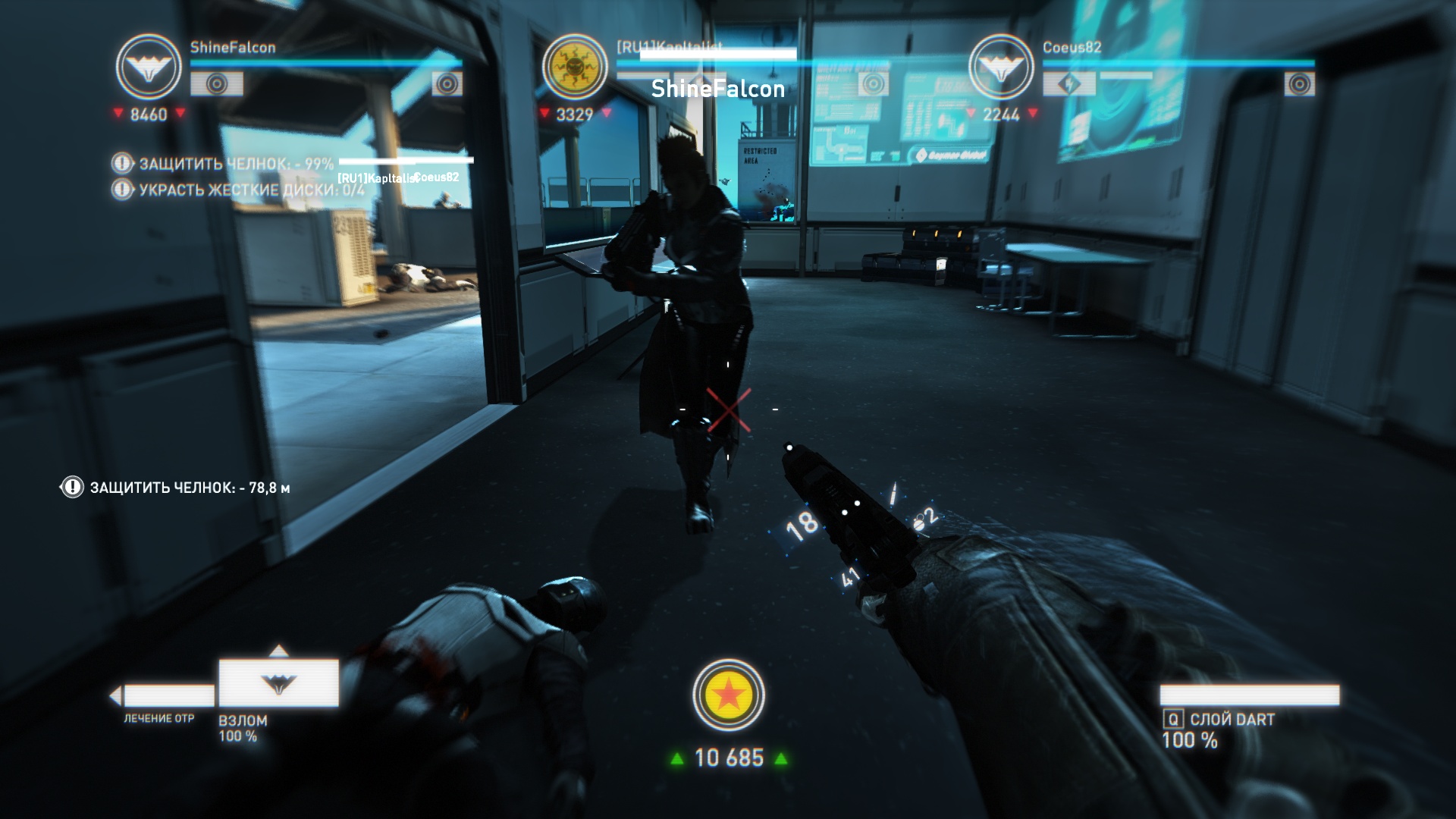Select the Лечение отр ability bar
Screen dimensions: 1456x819
(x=168, y=695)
